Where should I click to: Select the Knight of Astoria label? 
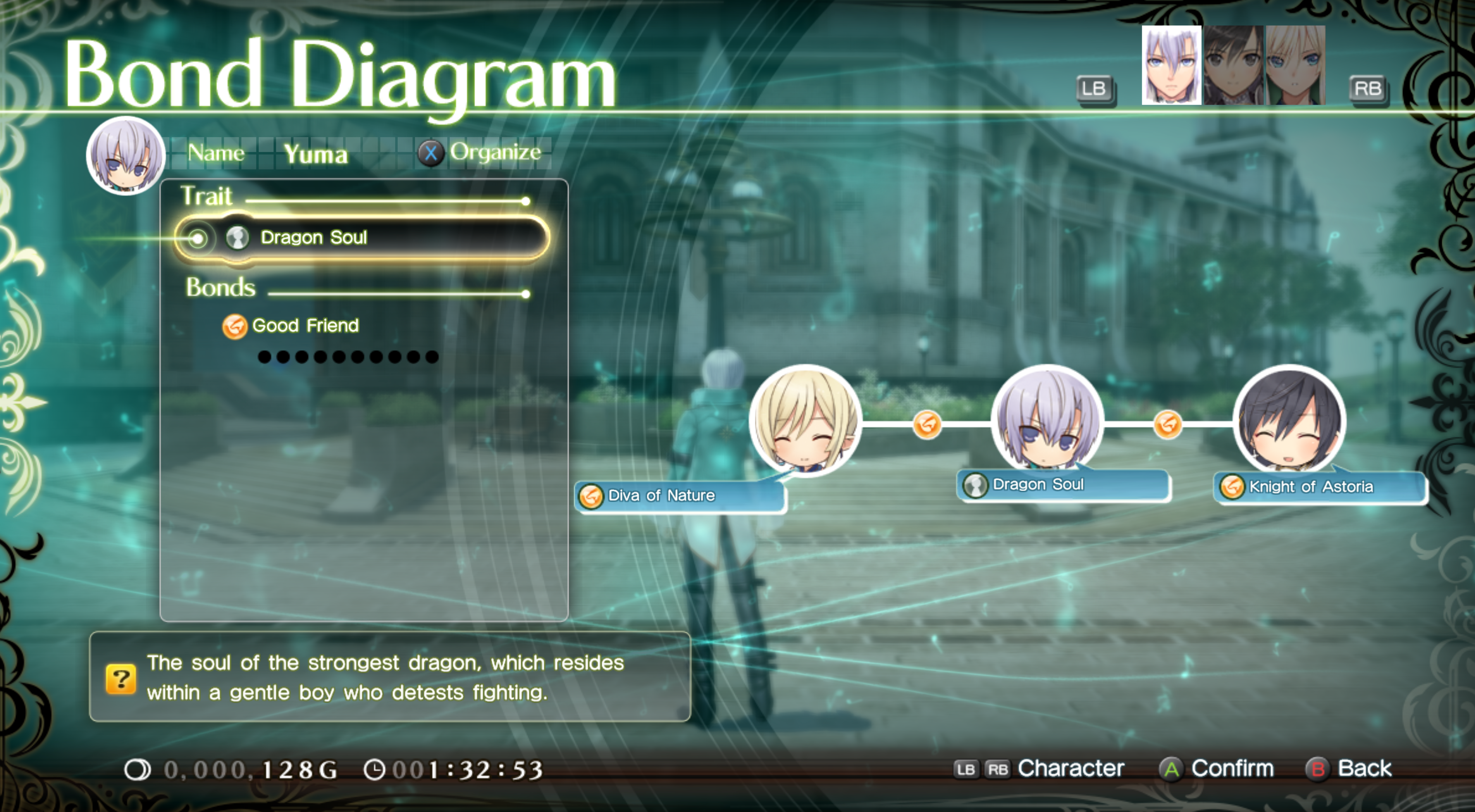(x=1319, y=487)
